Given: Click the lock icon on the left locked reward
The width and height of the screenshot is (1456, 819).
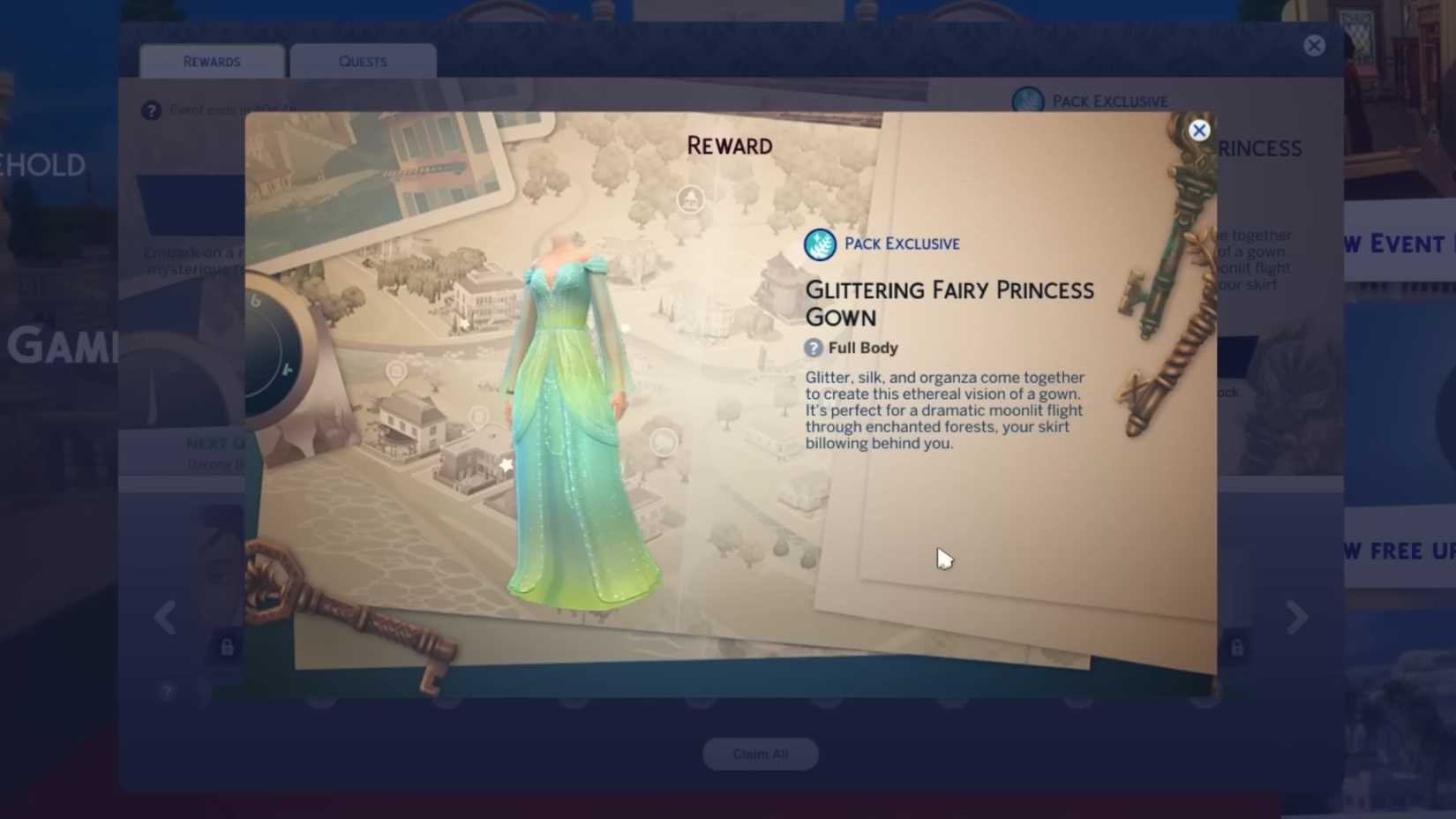Looking at the screenshot, I should point(227,647).
